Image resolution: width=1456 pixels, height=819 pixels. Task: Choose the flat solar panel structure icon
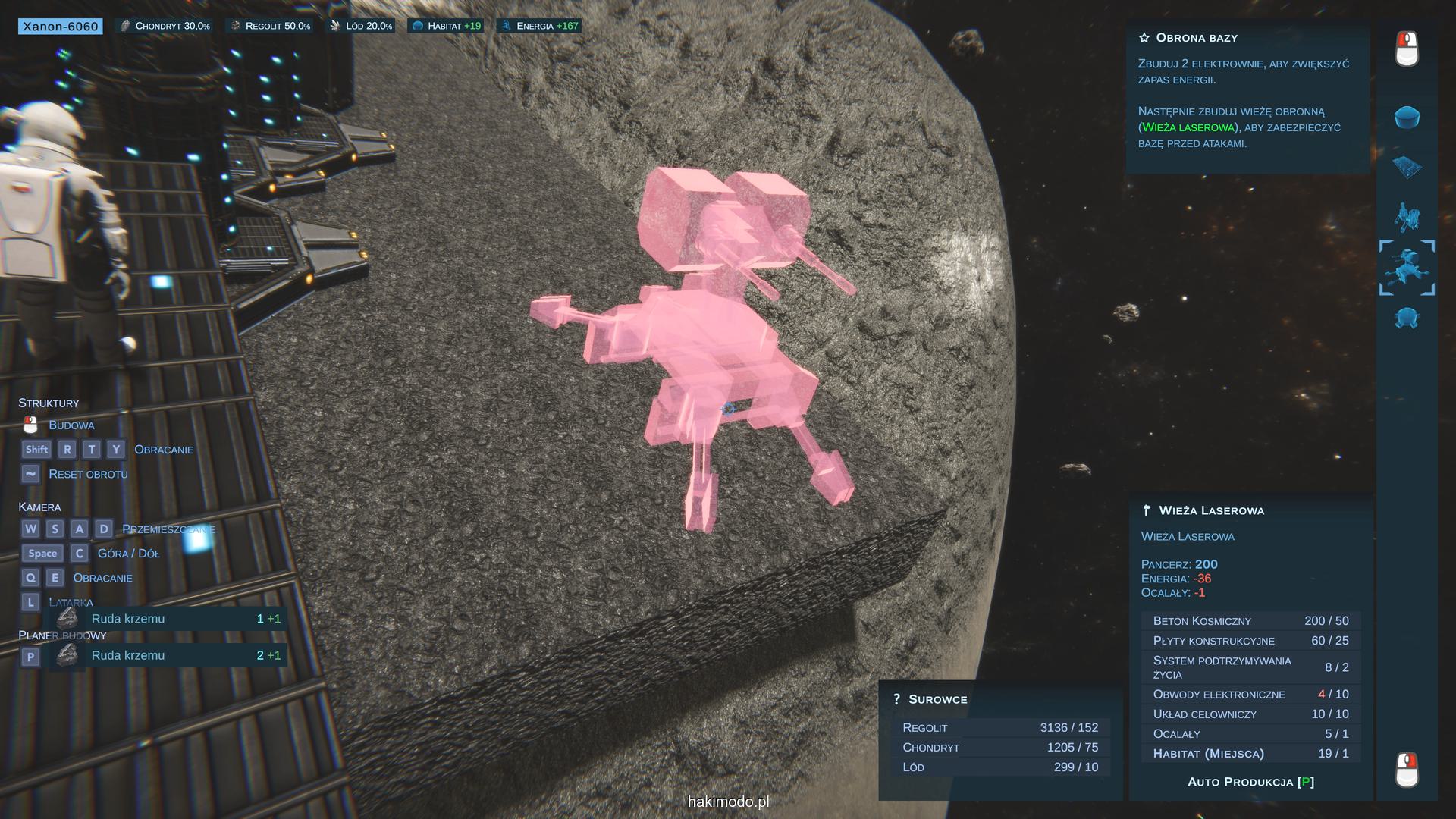(x=1407, y=168)
